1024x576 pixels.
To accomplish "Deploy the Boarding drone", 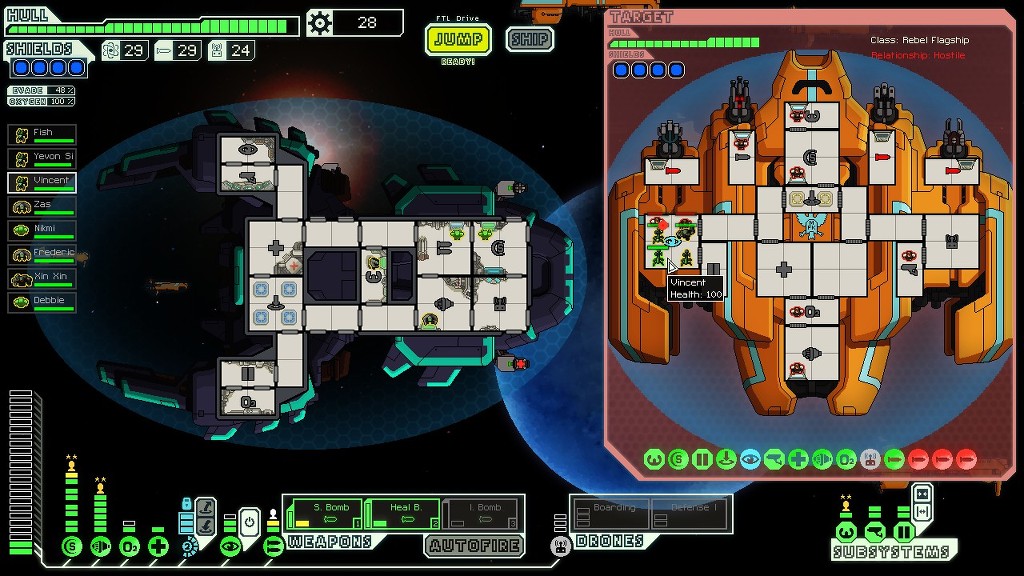I will [x=611, y=514].
